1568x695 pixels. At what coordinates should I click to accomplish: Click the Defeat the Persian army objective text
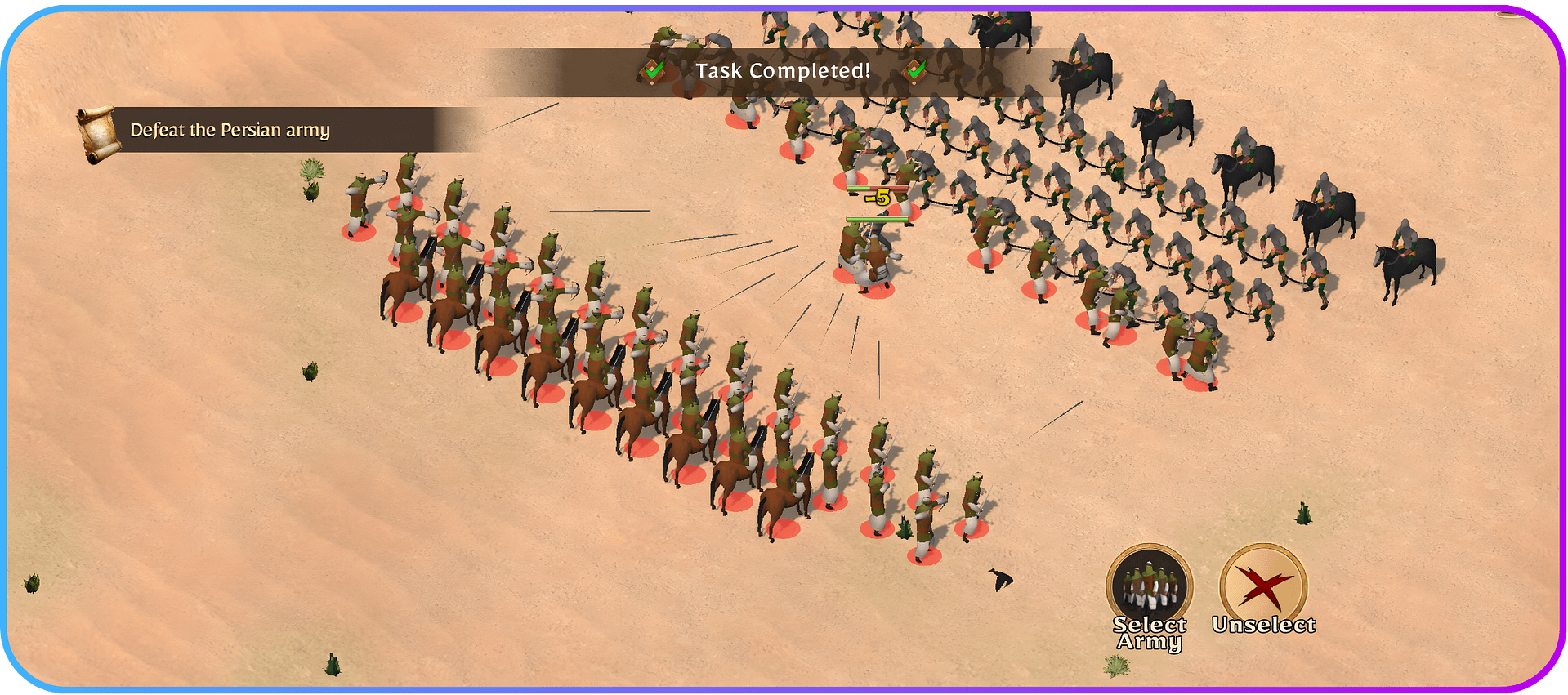click(231, 130)
